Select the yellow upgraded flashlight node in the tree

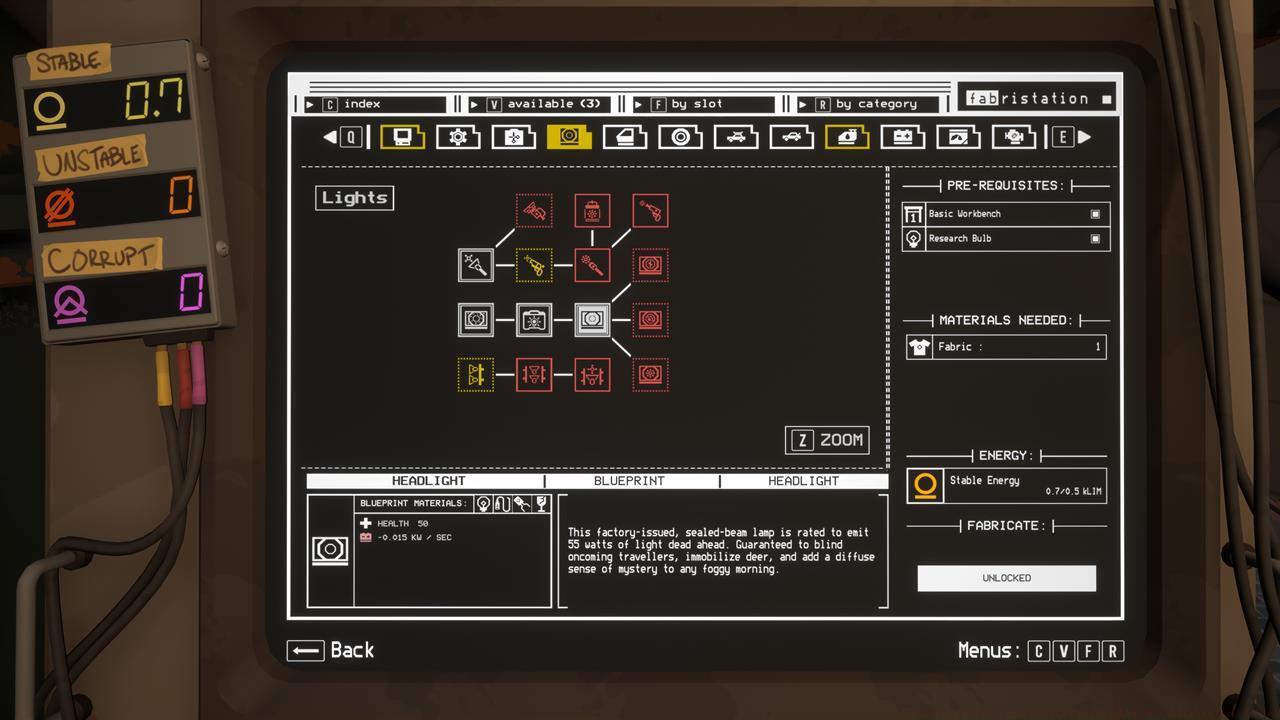(x=534, y=264)
